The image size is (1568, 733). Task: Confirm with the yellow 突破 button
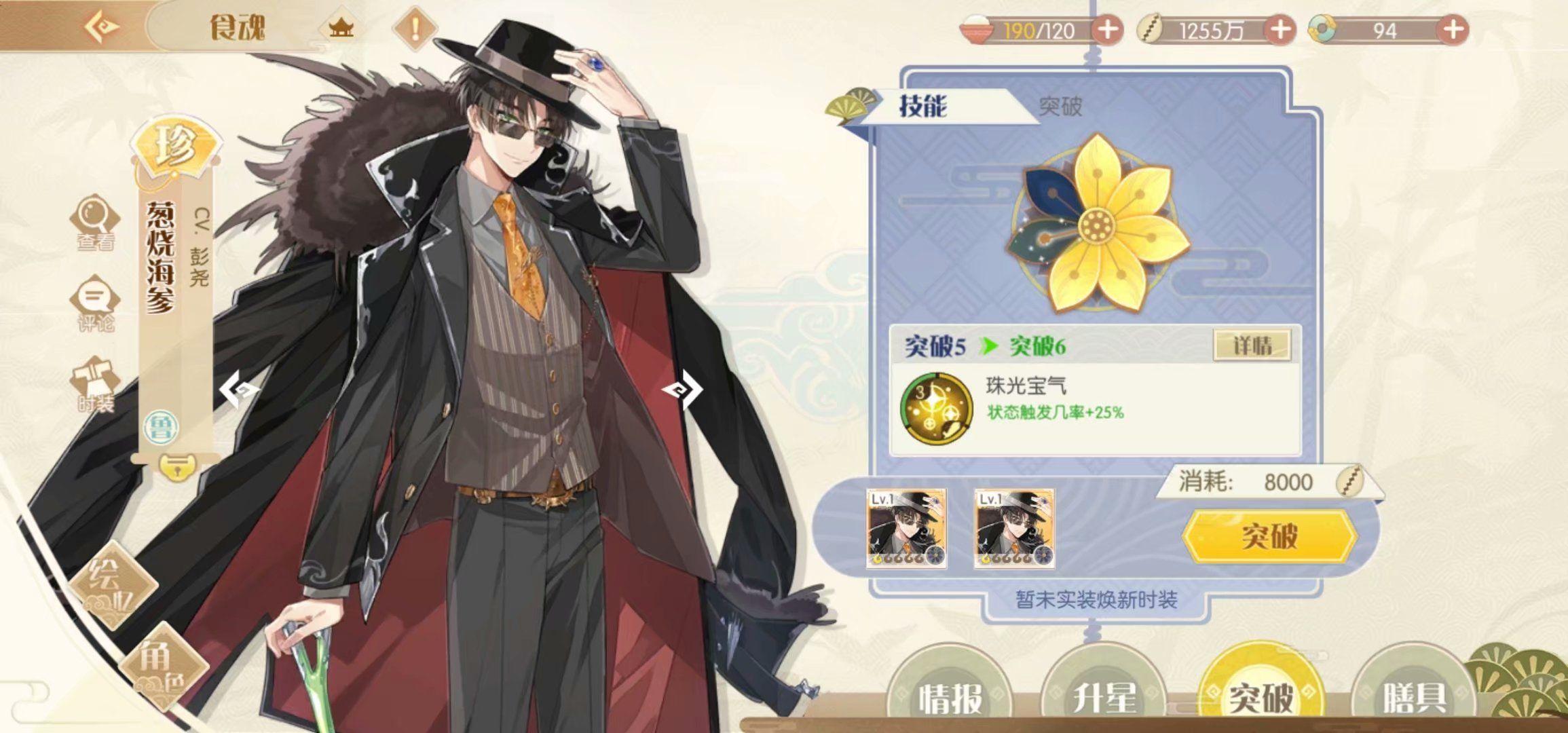[x=1269, y=536]
